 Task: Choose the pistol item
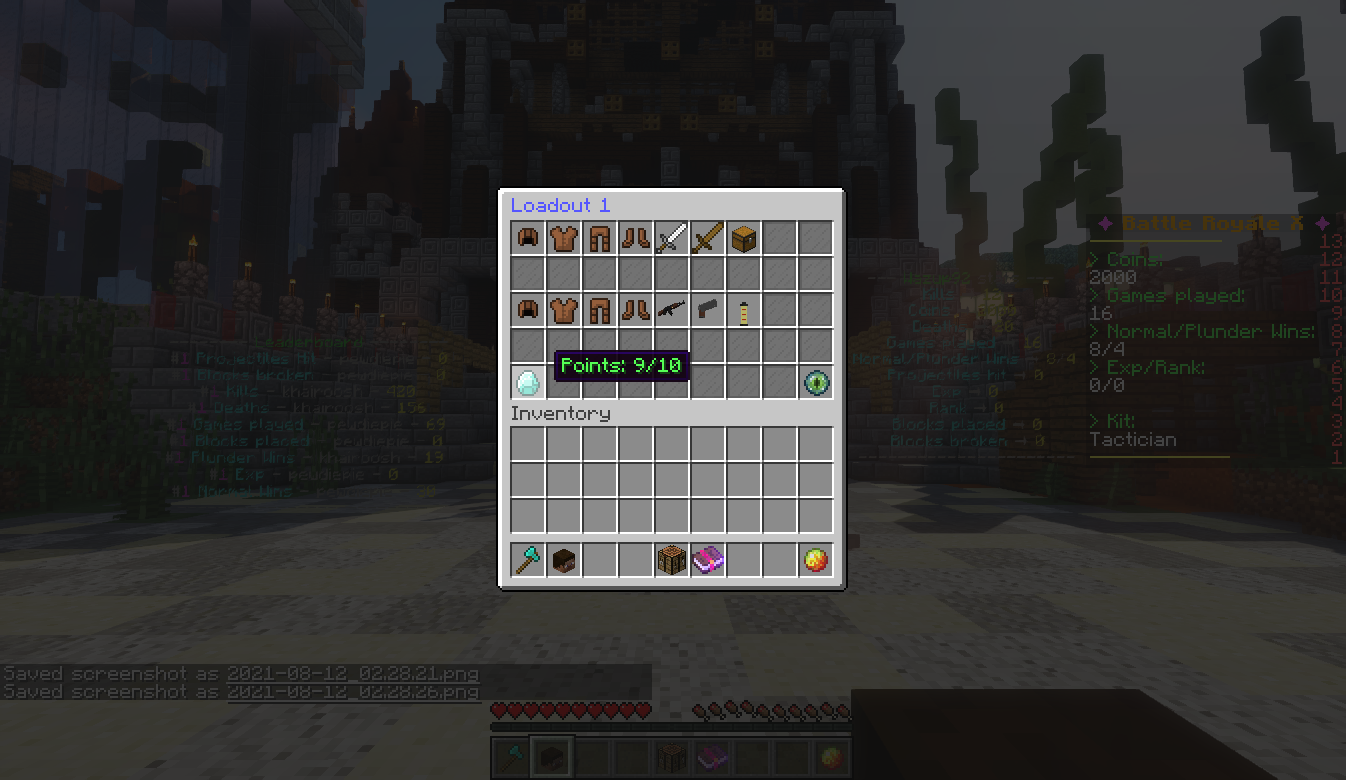click(x=708, y=311)
